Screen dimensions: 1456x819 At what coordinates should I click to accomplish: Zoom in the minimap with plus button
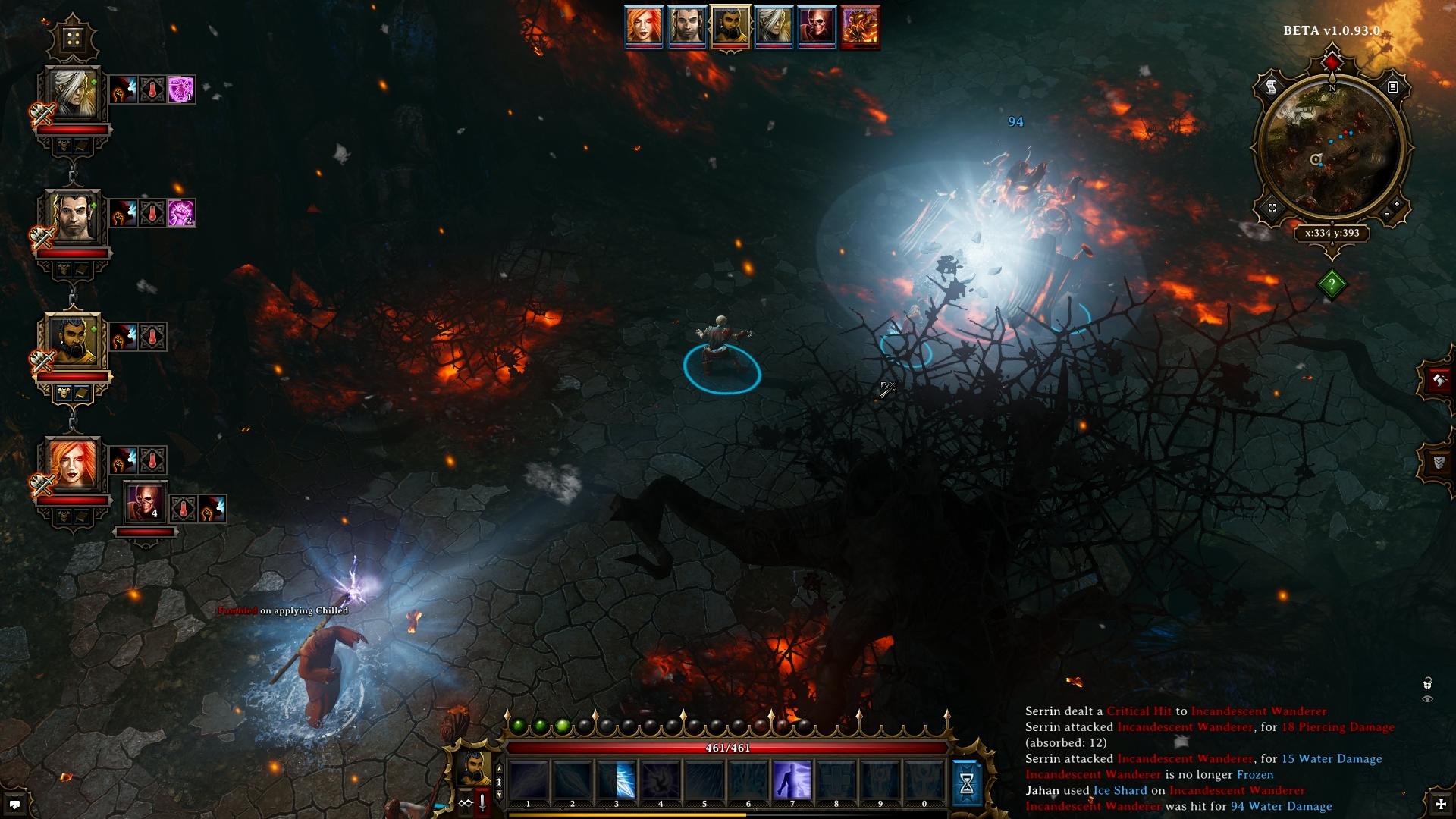1396,205
